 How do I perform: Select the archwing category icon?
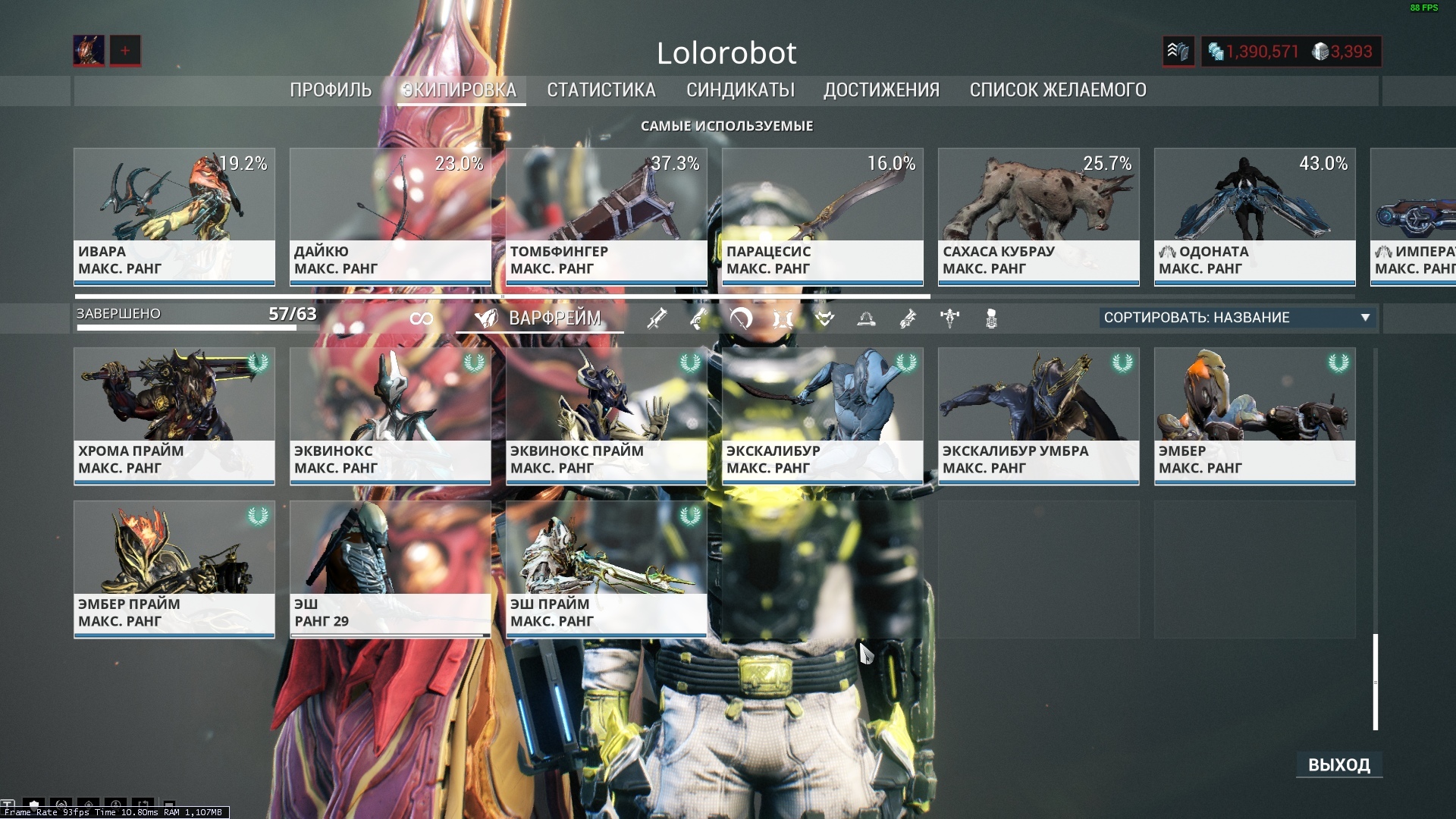[948, 318]
